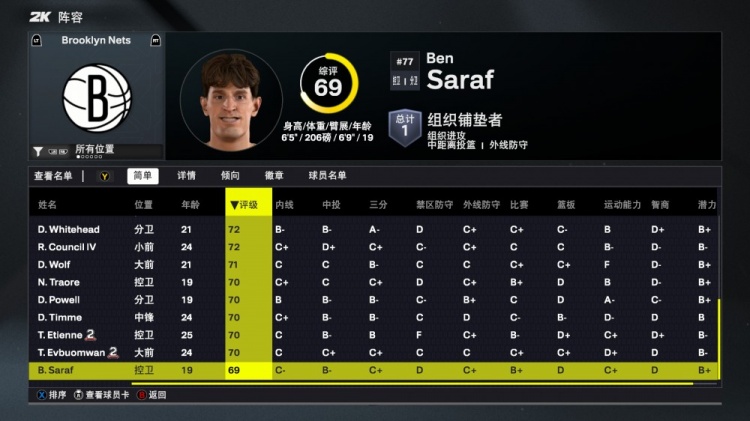Sort roster by 年龄 column header
This screenshot has width=750, height=421.
coord(190,205)
